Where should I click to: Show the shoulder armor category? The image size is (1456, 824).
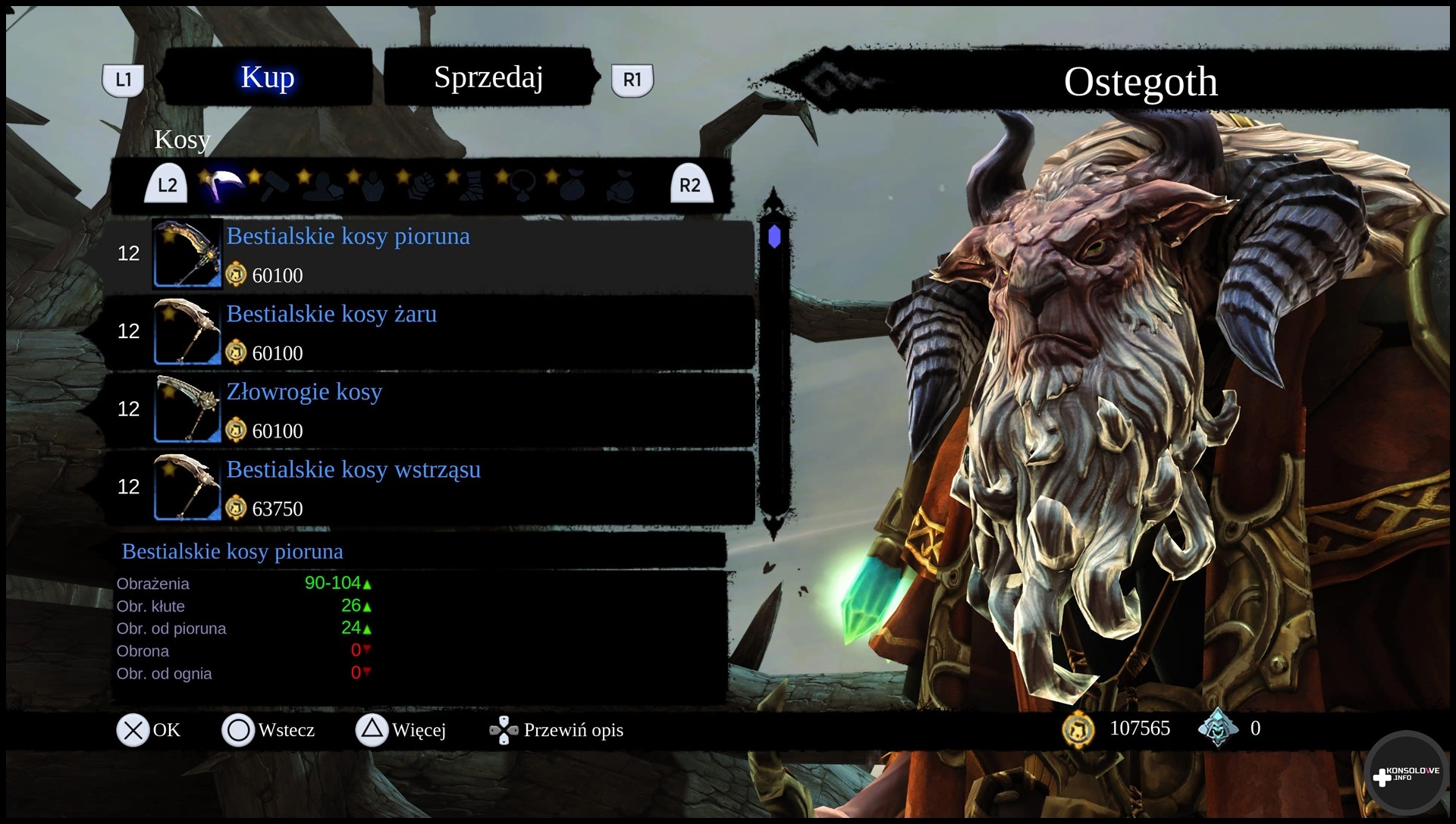pos(323,186)
